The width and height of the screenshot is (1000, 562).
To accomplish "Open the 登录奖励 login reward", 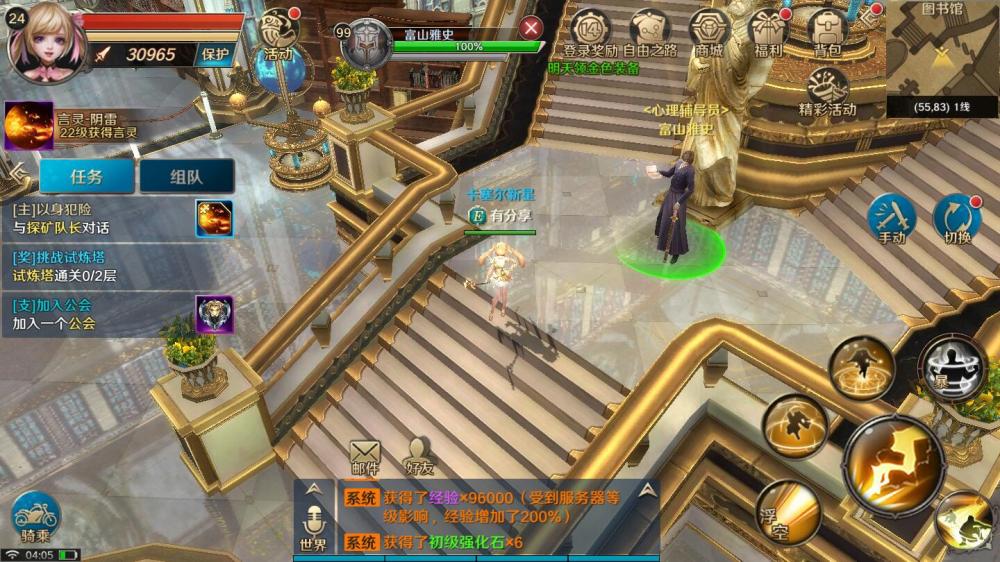I will [590, 31].
